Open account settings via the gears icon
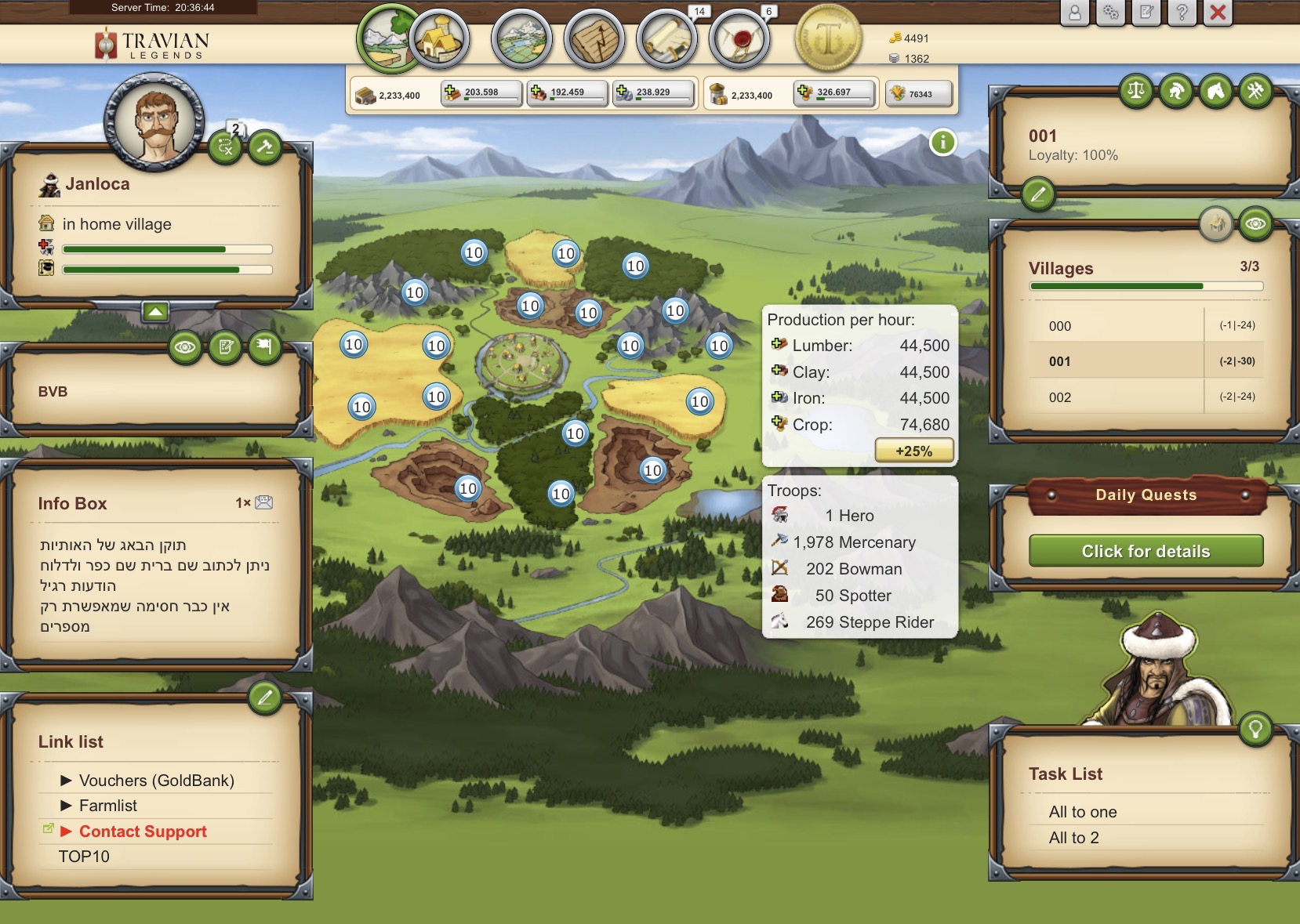Image resolution: width=1300 pixels, height=924 pixels. coord(1109,13)
